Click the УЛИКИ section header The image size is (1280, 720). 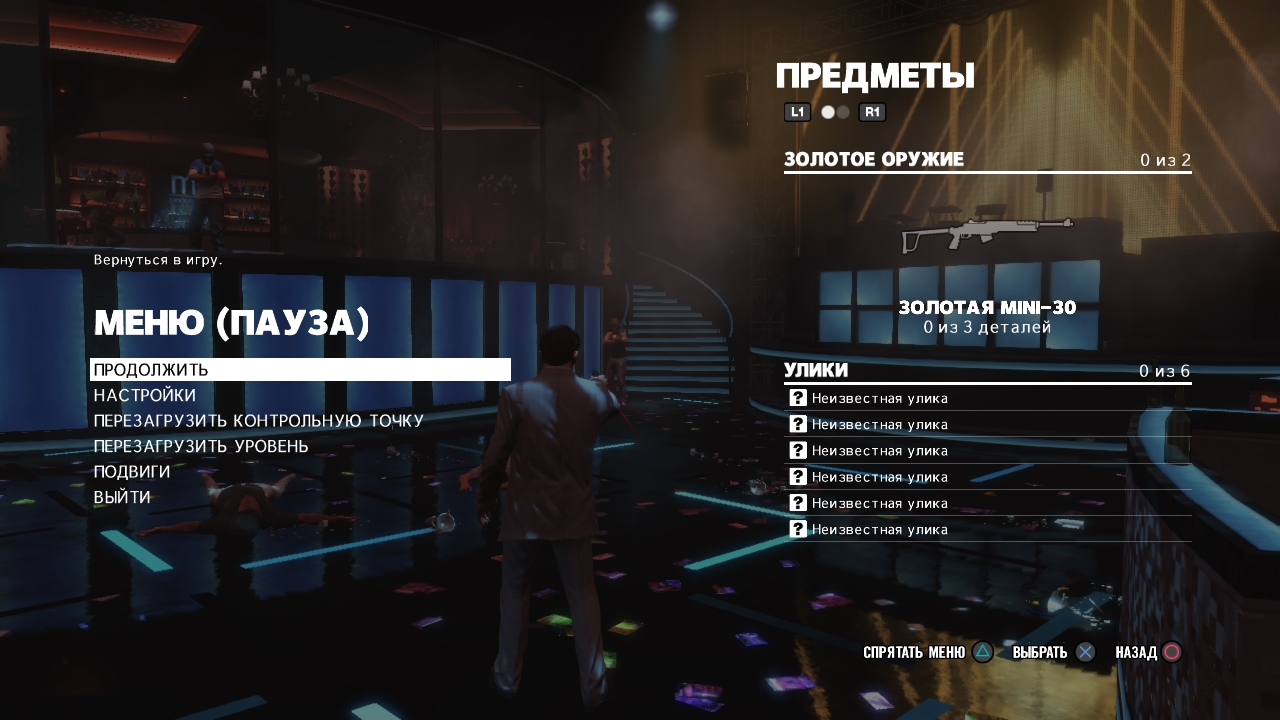[x=816, y=371]
